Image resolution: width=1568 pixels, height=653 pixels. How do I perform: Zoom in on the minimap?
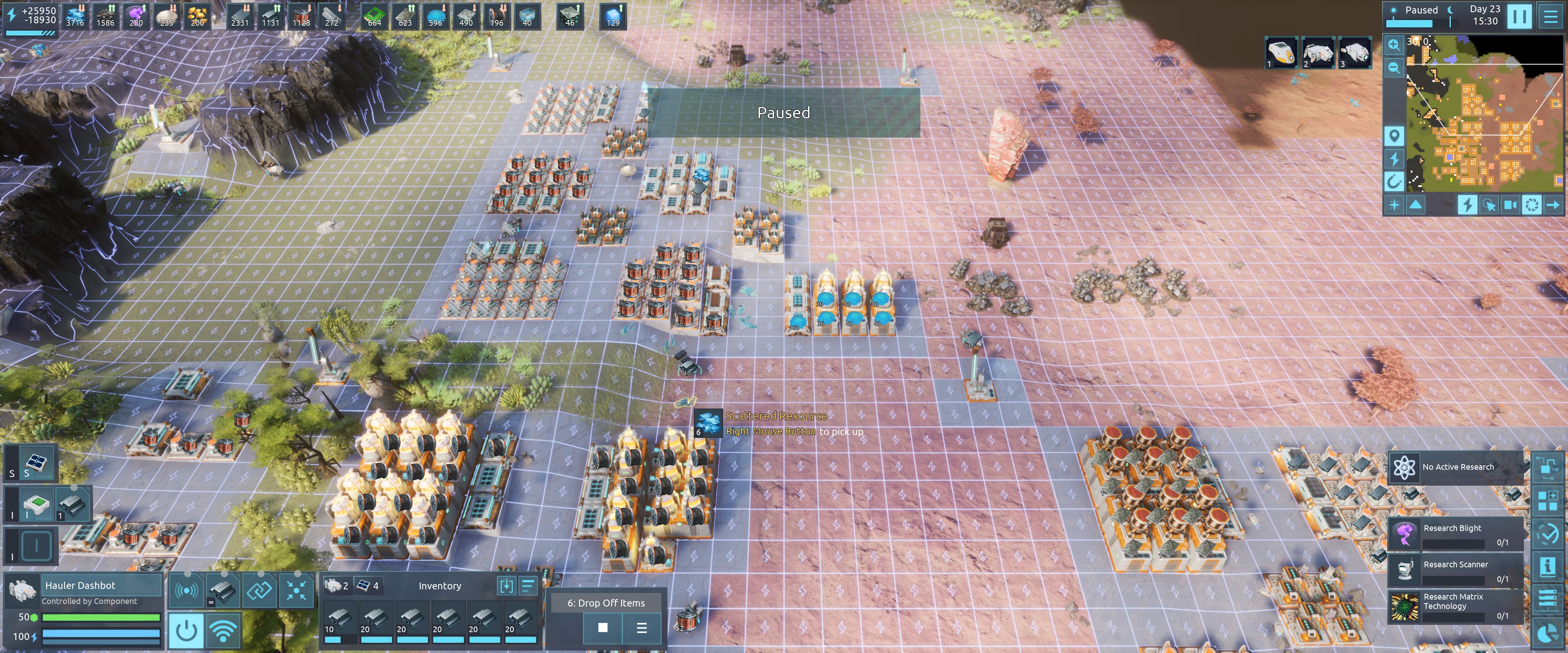point(1394,45)
